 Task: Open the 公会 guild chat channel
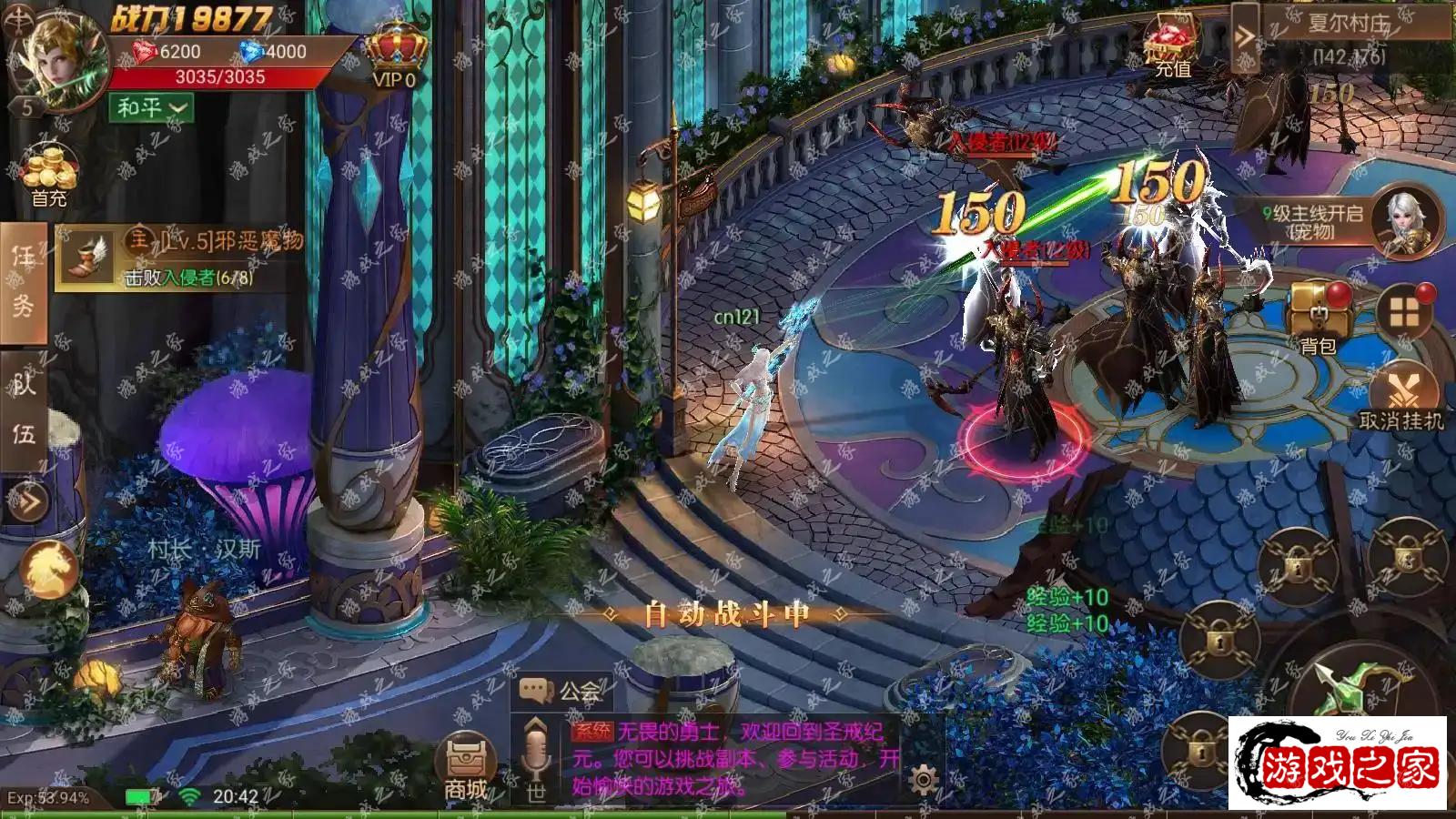[561, 692]
